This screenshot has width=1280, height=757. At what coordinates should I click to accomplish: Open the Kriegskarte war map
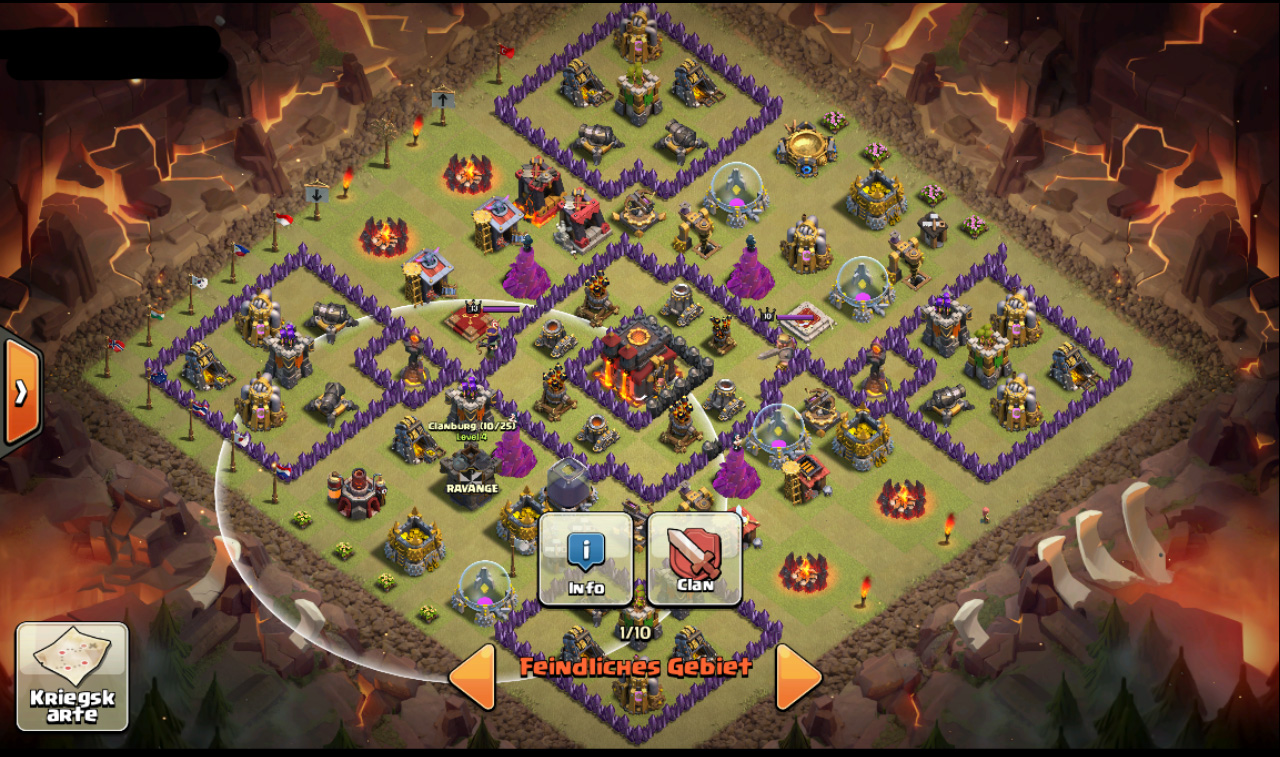click(72, 677)
